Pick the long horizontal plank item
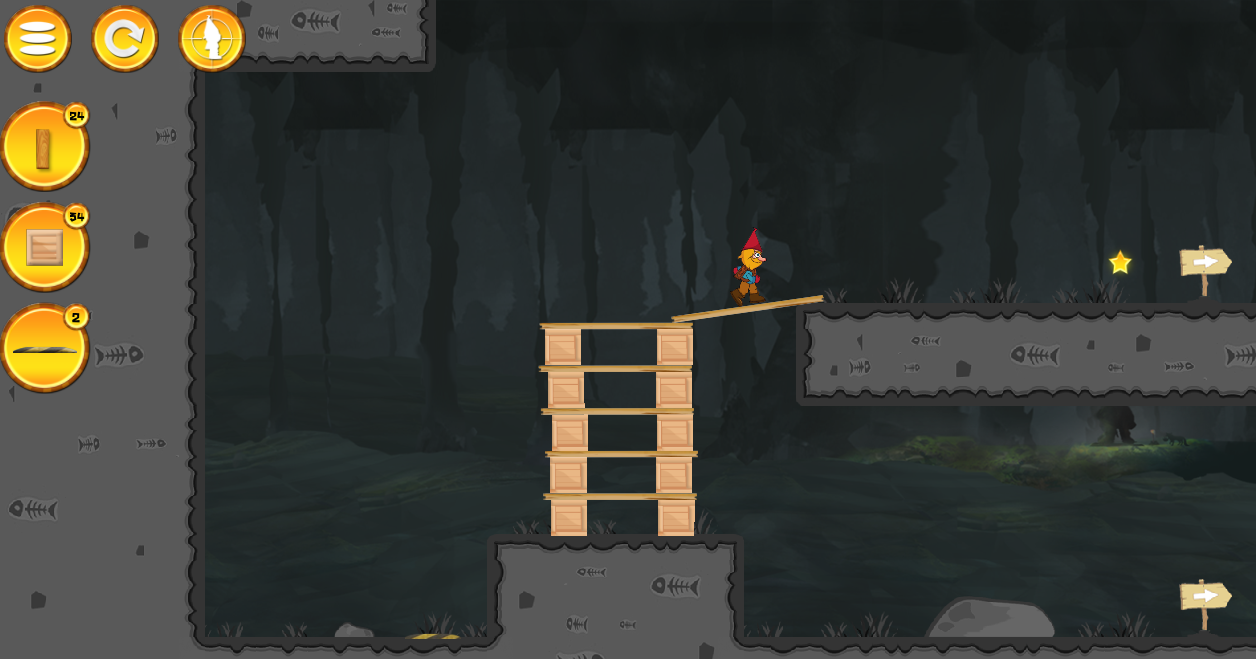 44,349
